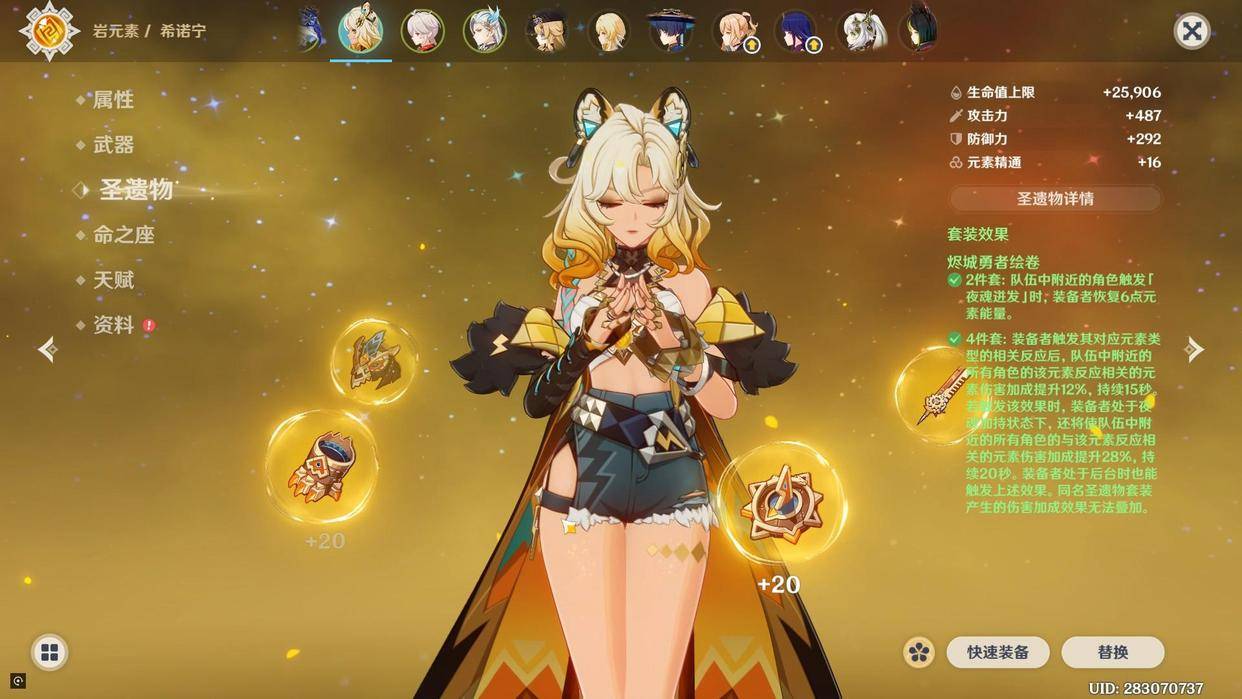Click the 替换 replace button
This screenshot has width=1242, height=699.
point(1112,652)
